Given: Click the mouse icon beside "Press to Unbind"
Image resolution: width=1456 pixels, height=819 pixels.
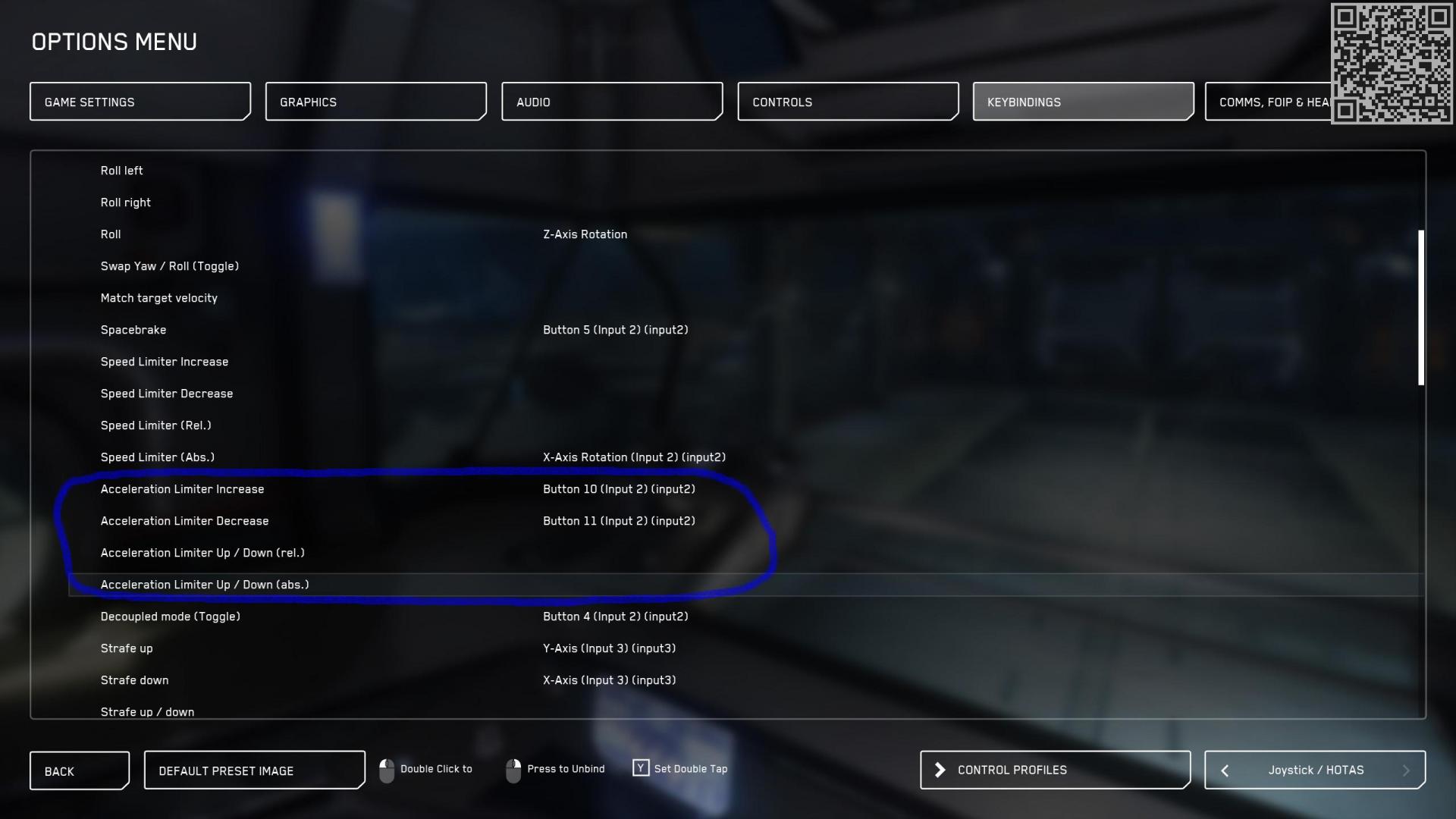Looking at the screenshot, I should coord(515,770).
